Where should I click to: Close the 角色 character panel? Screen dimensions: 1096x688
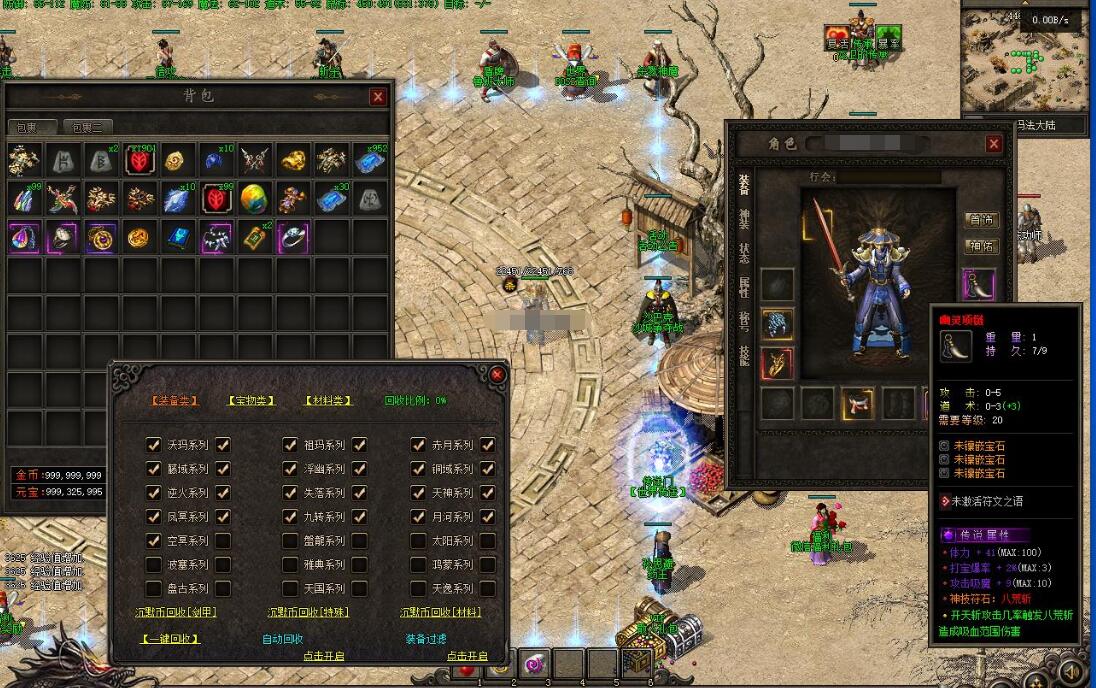993,144
